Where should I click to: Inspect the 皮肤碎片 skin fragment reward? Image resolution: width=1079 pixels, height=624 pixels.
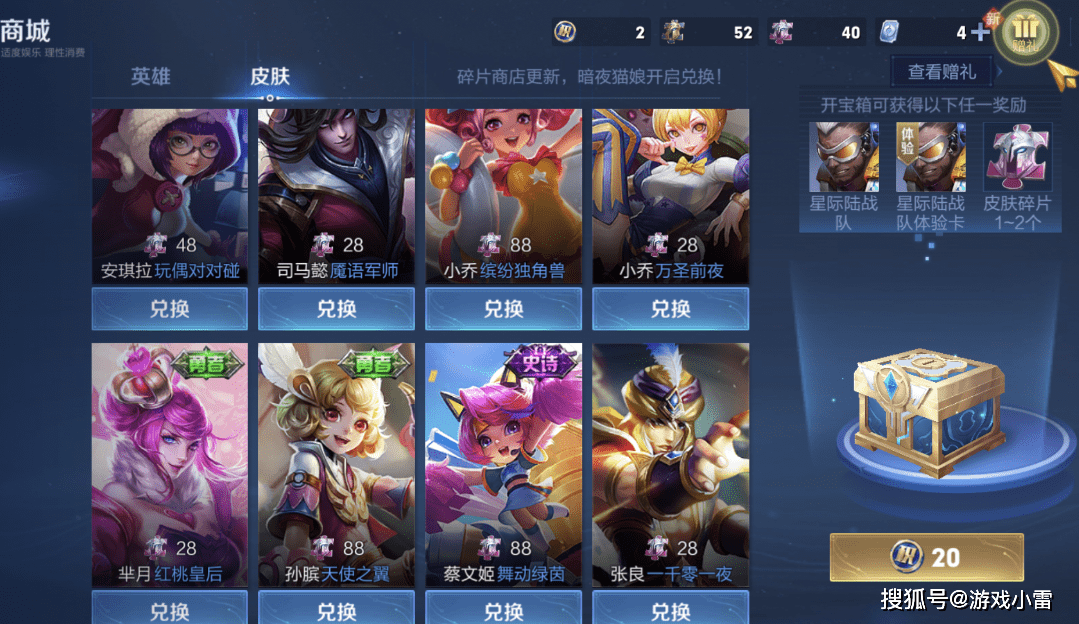pos(1017,158)
